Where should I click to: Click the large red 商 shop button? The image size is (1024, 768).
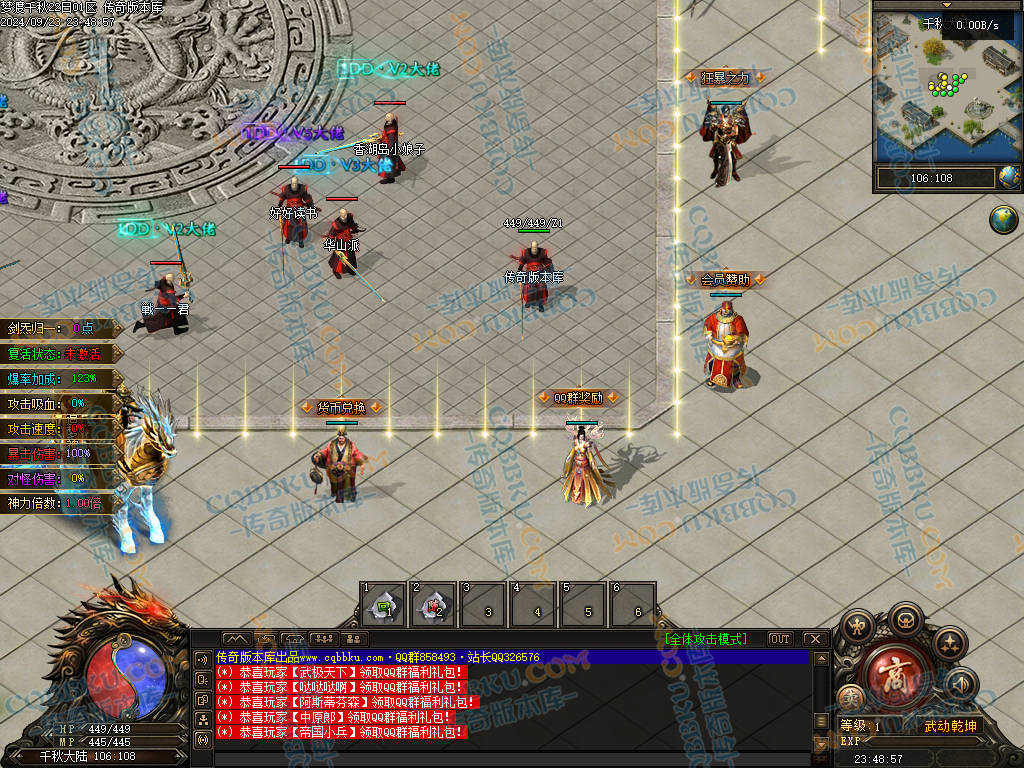[894, 677]
